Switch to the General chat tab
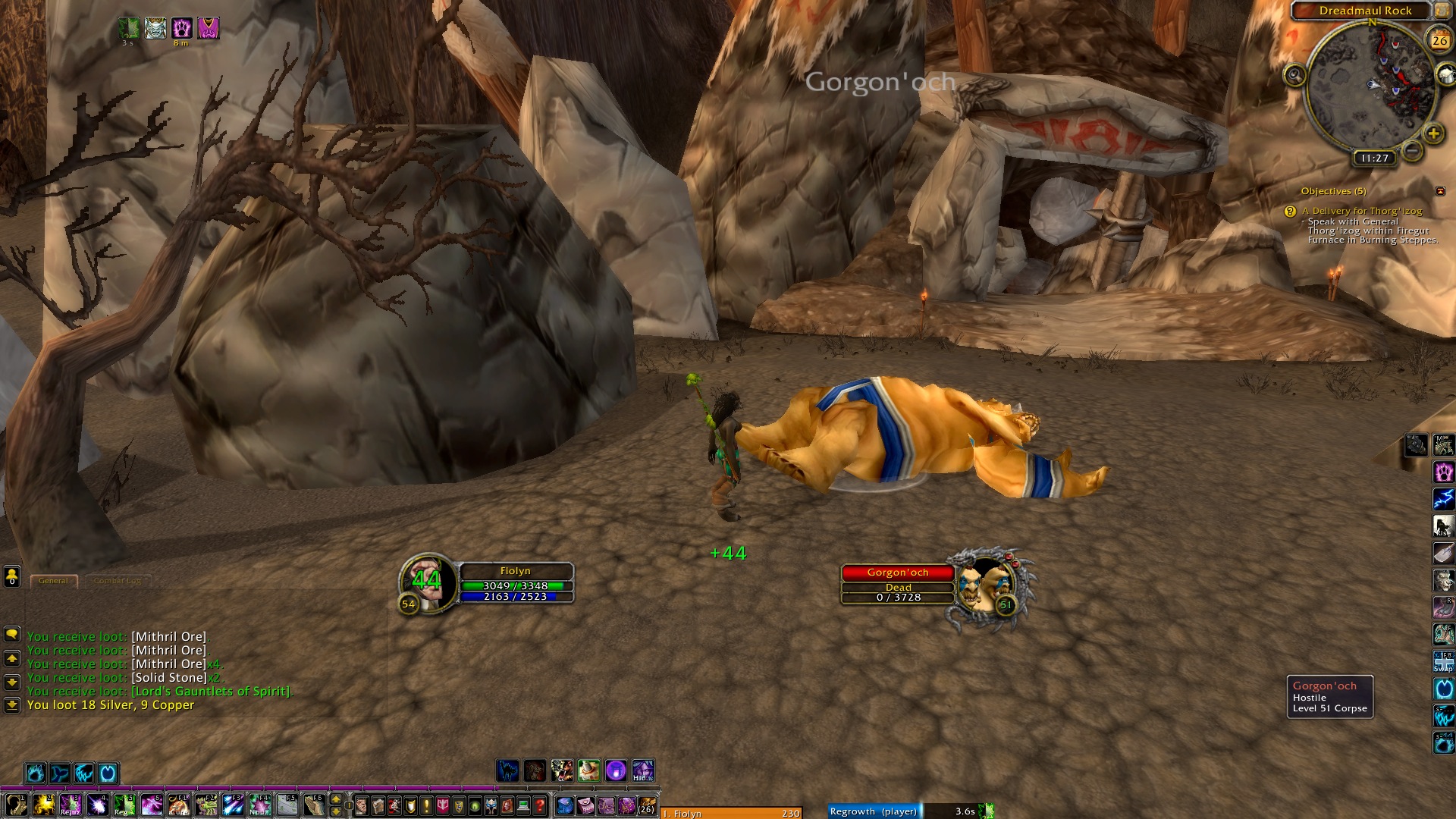The height and width of the screenshot is (819, 1456). click(x=53, y=581)
